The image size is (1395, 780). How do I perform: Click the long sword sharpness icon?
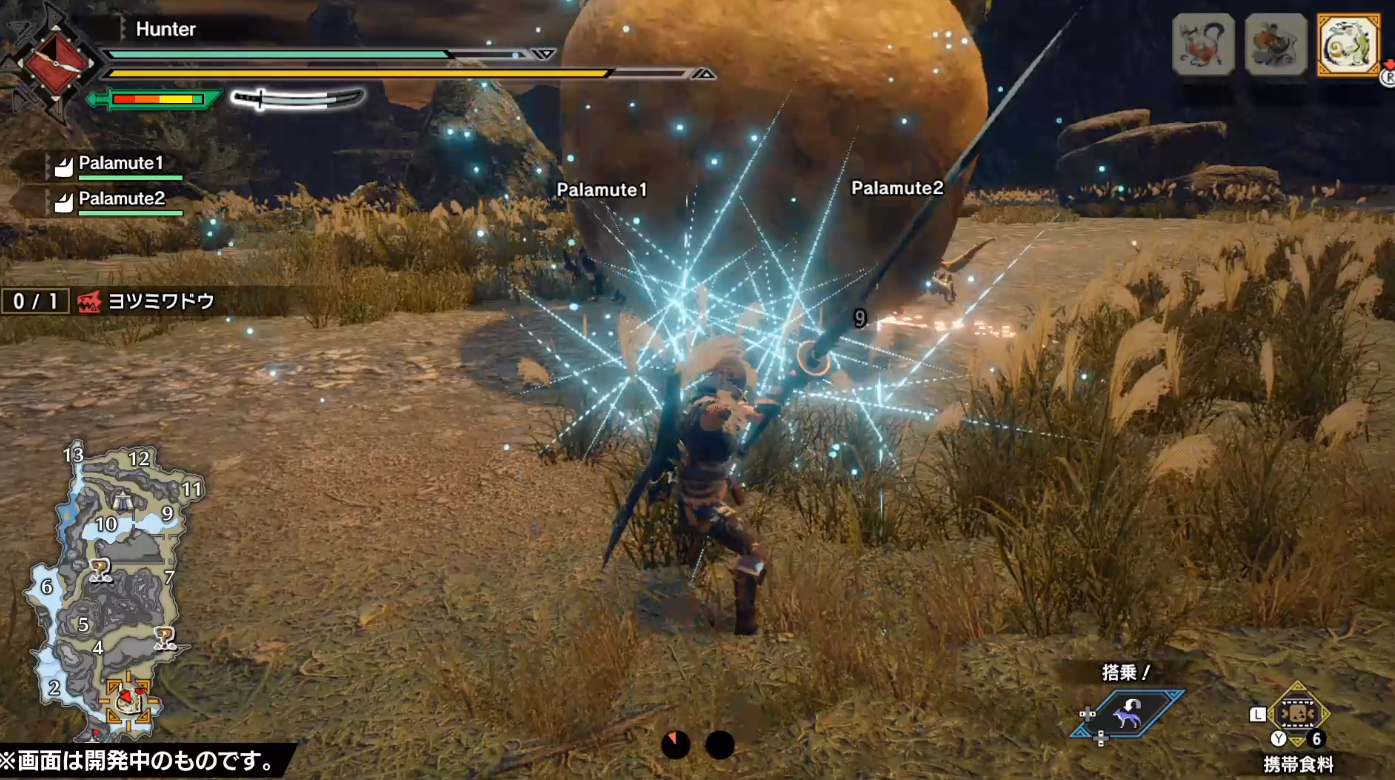298,99
